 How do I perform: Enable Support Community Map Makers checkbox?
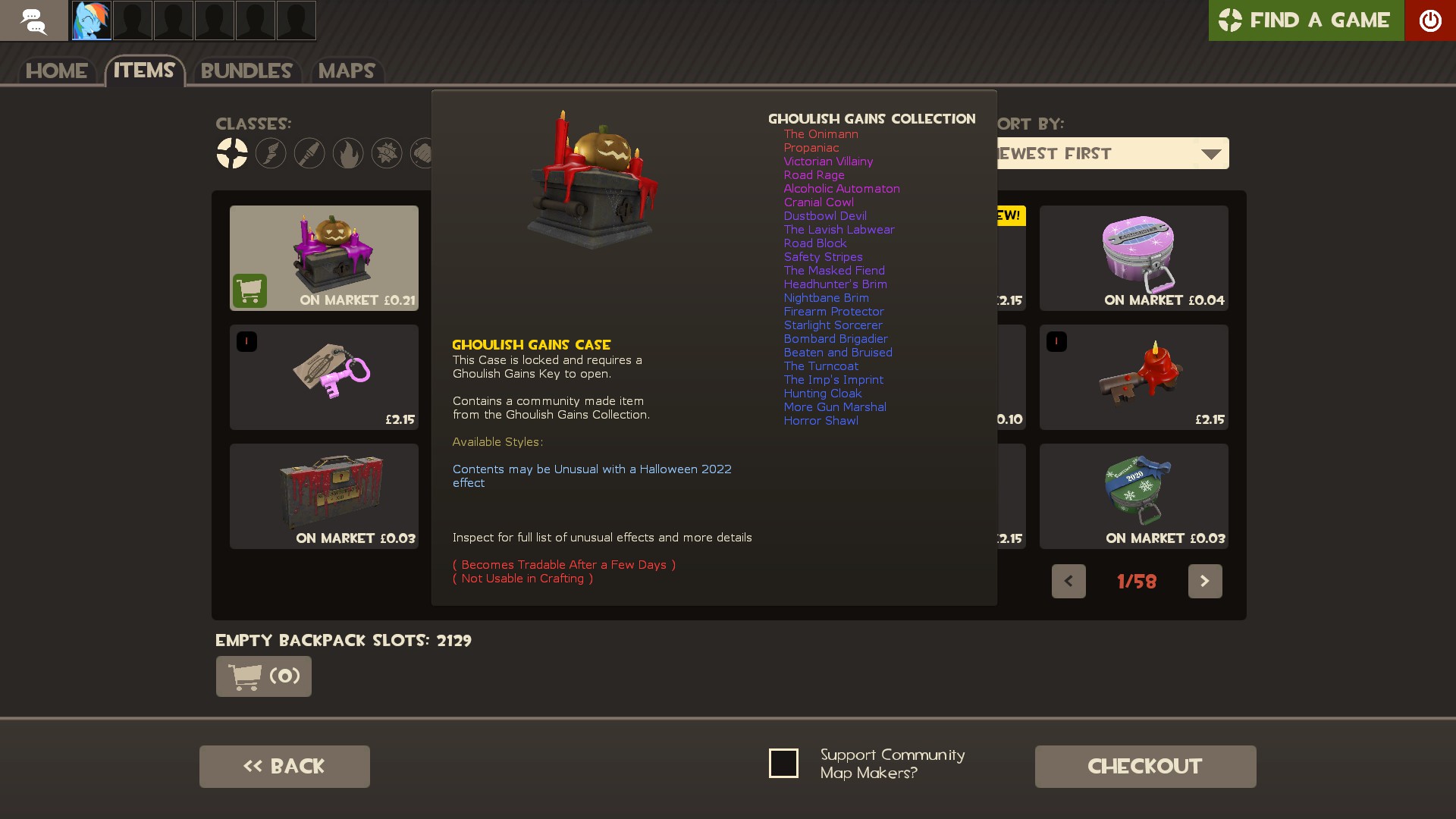(x=783, y=763)
